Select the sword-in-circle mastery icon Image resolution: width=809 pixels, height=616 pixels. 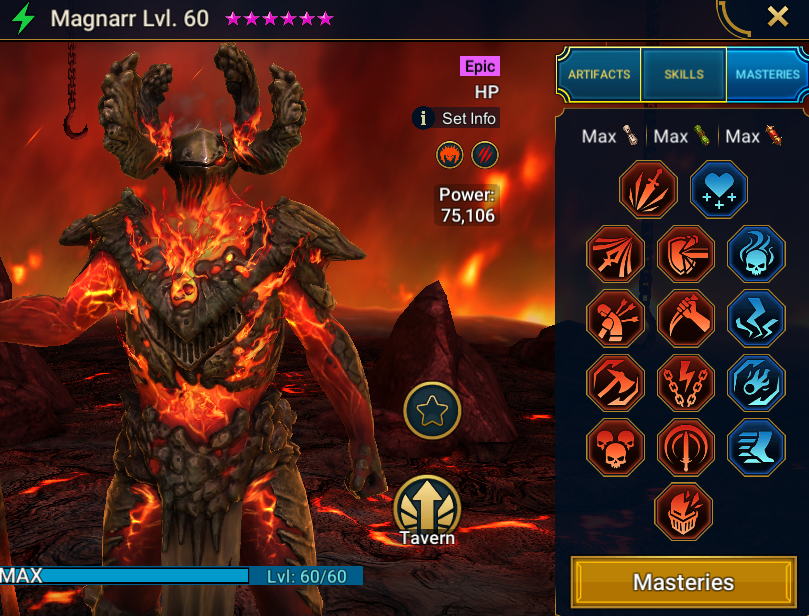686,446
